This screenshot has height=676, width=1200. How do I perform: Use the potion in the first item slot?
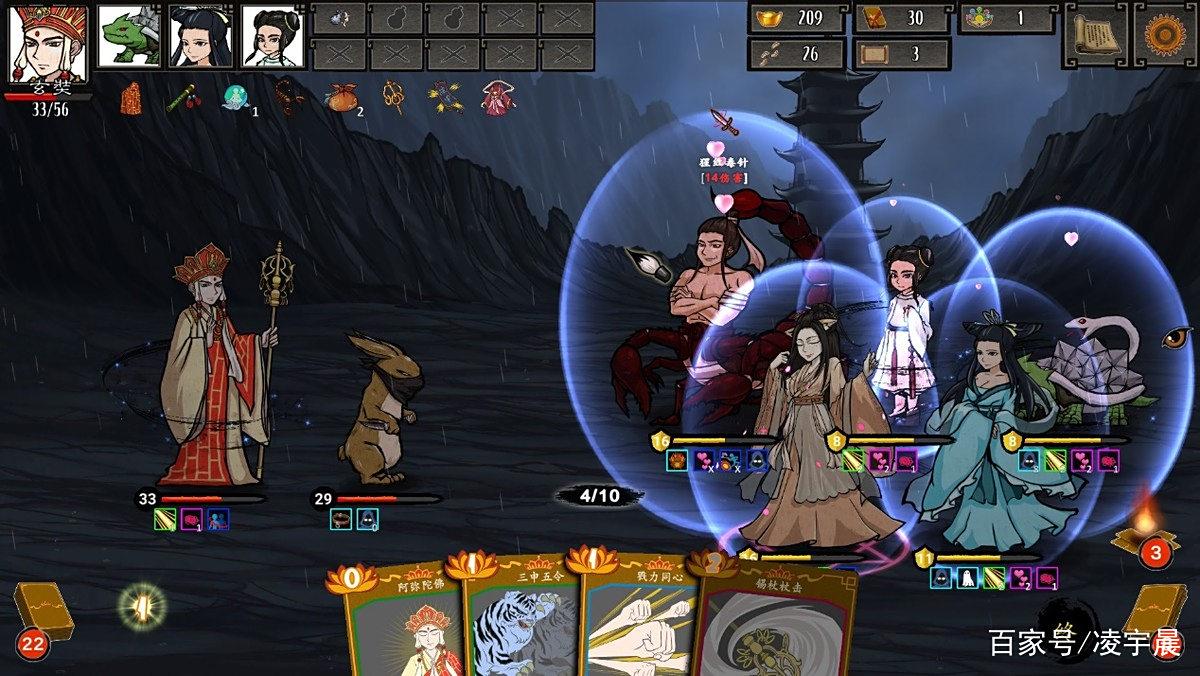pyautogui.click(x=340, y=18)
